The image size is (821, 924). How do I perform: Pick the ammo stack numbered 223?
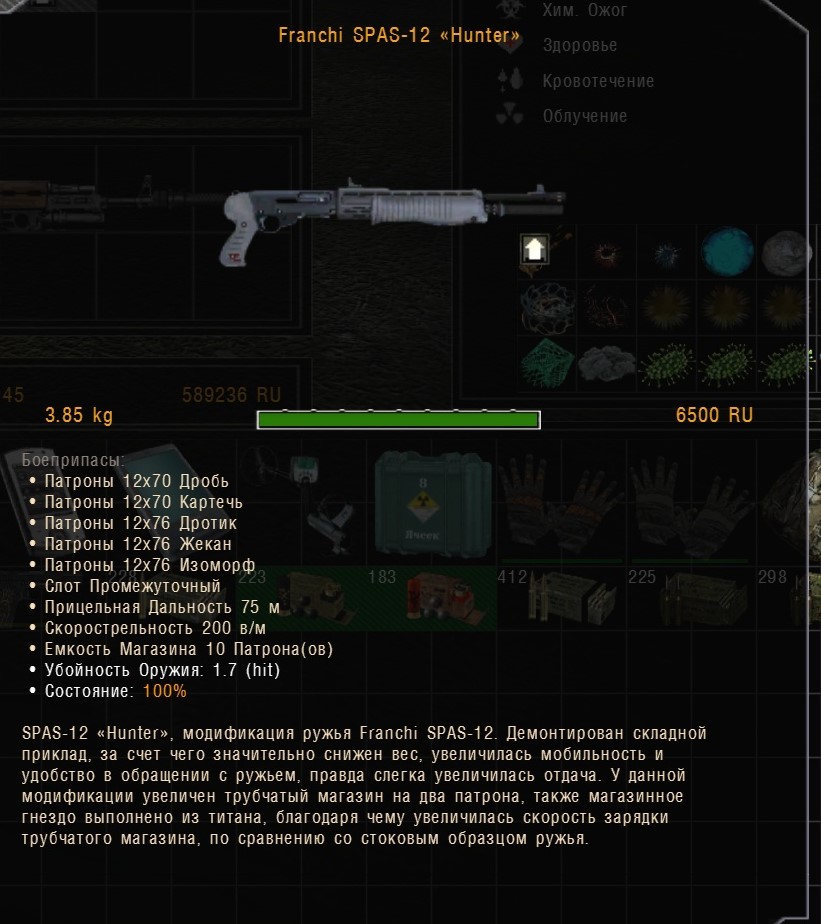pos(300,598)
